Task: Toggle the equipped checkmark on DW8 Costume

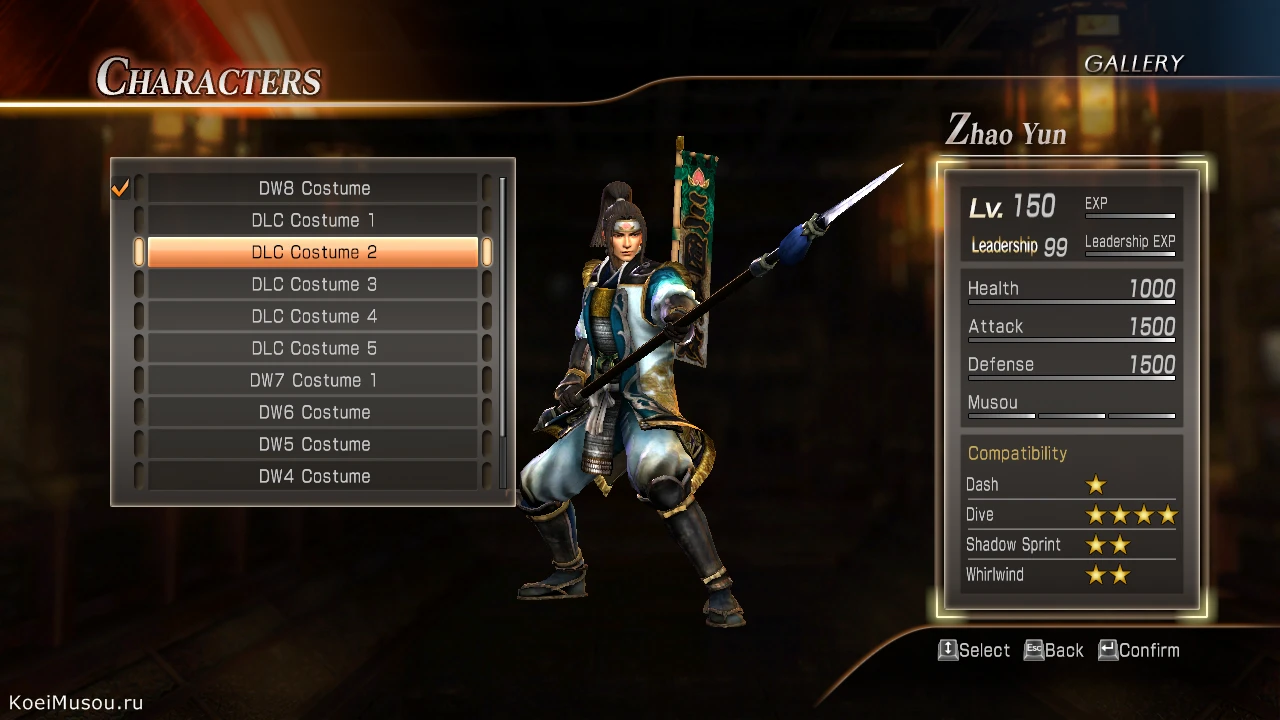Action: click(119, 187)
